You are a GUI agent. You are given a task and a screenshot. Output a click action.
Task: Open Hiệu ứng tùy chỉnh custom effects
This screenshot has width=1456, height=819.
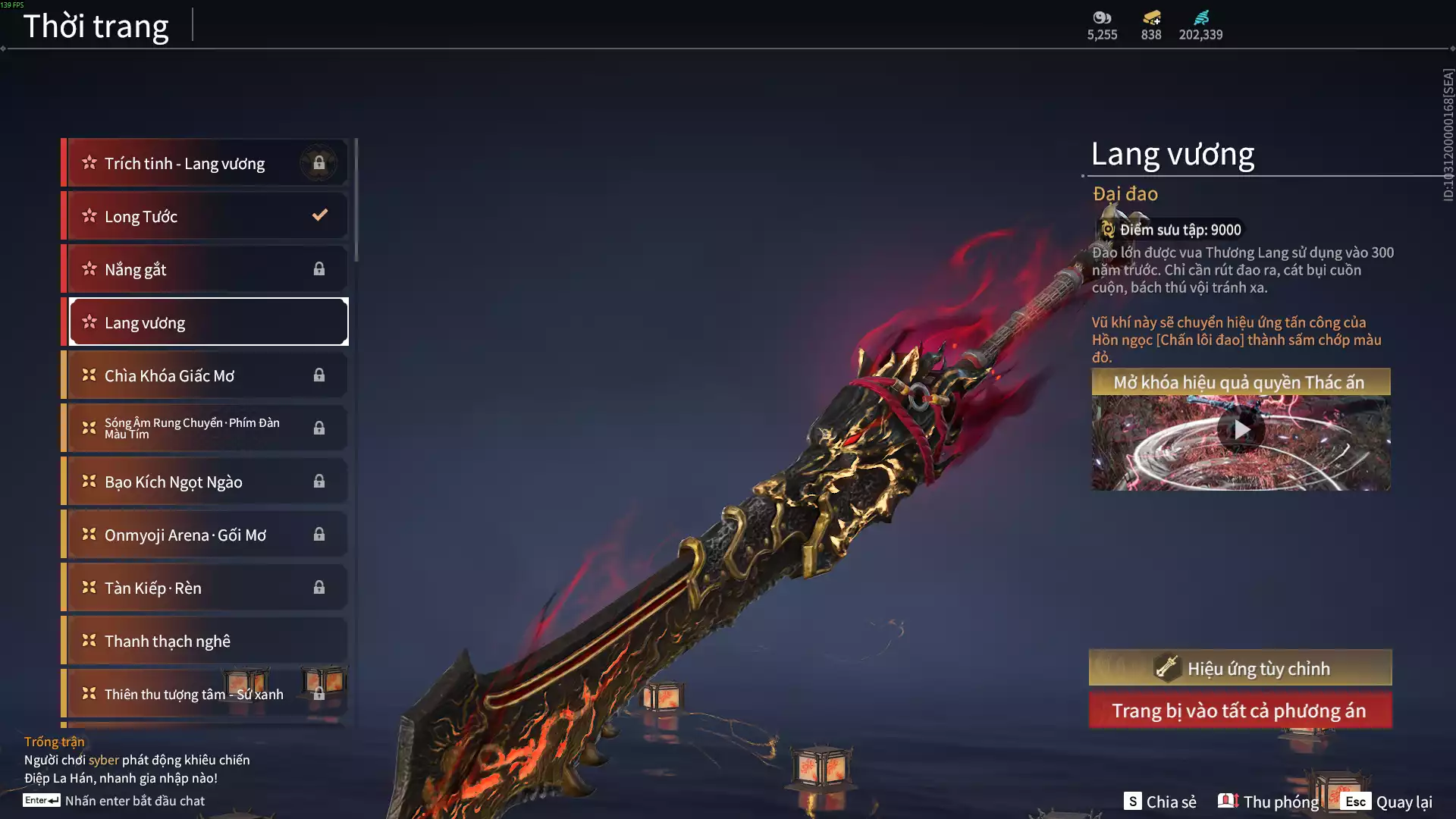pyautogui.click(x=1241, y=668)
